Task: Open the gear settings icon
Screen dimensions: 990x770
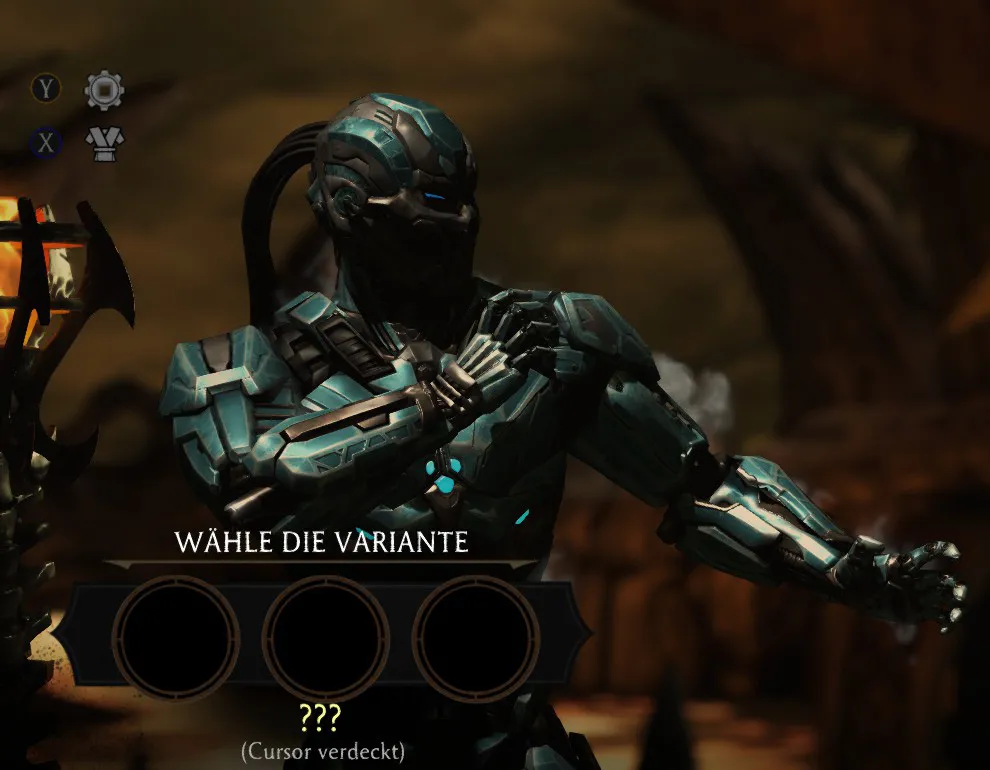Action: click(104, 90)
